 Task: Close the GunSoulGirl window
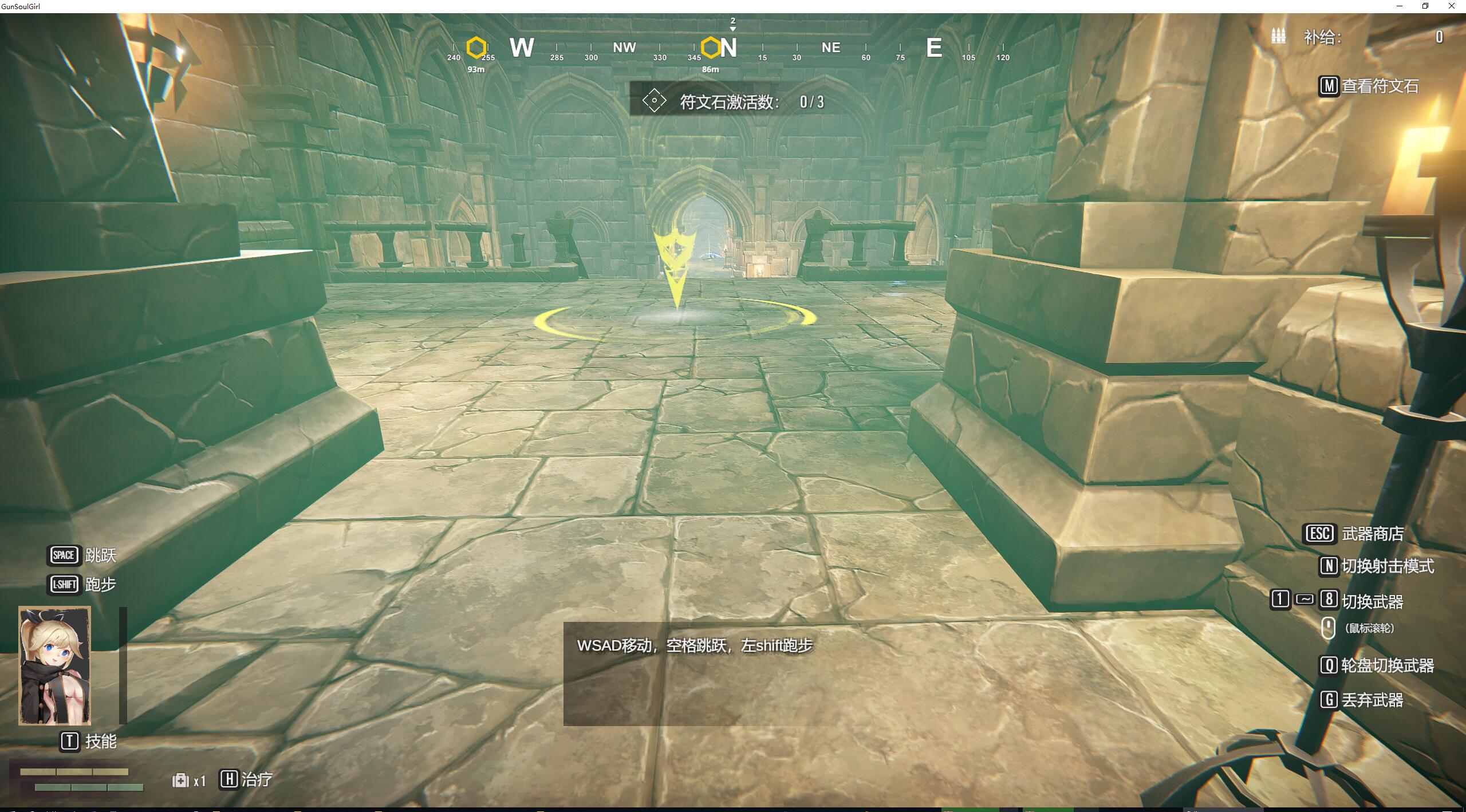1451,6
